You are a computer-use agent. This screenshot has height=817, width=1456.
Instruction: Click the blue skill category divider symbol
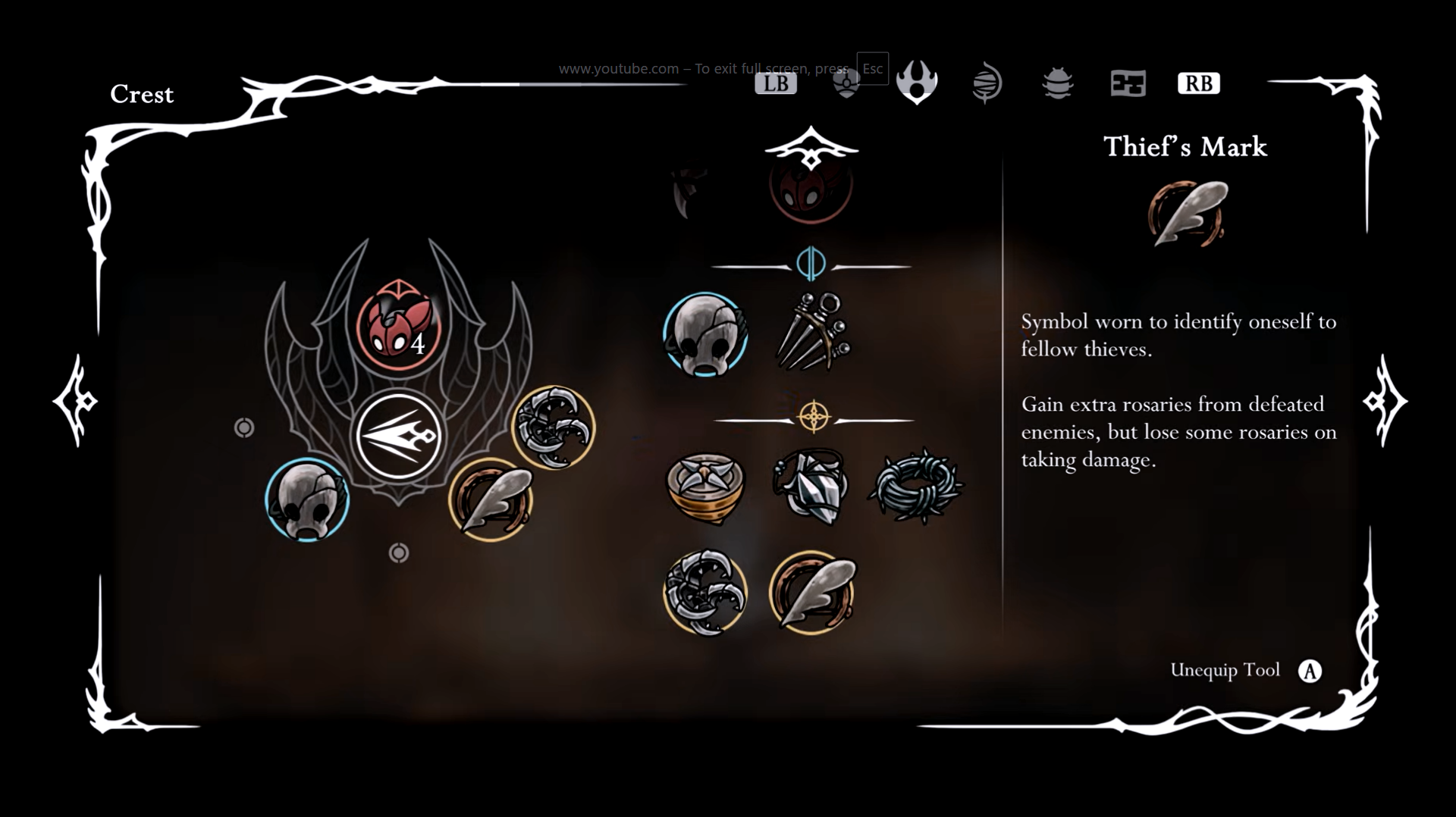click(x=811, y=265)
